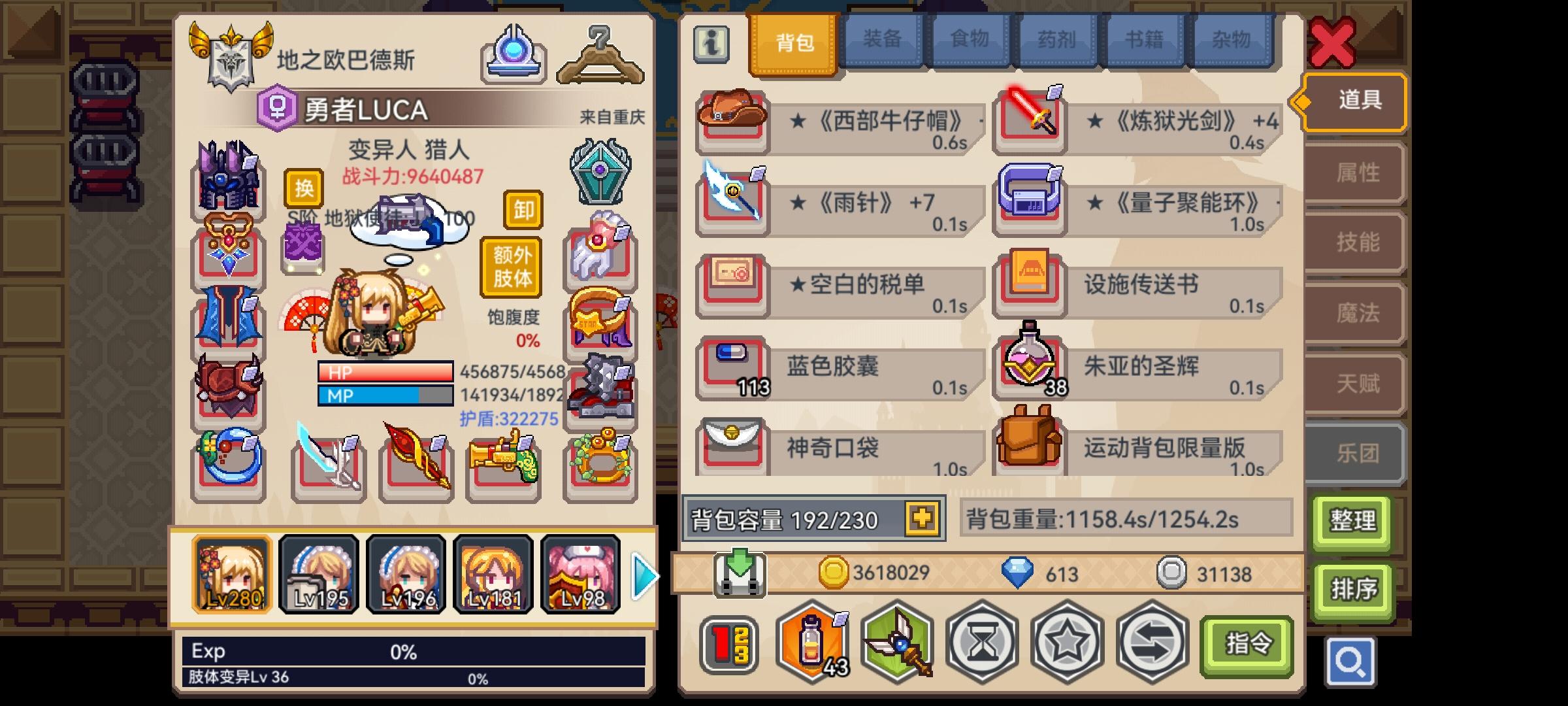Open the info panel via the i icon

[x=712, y=44]
